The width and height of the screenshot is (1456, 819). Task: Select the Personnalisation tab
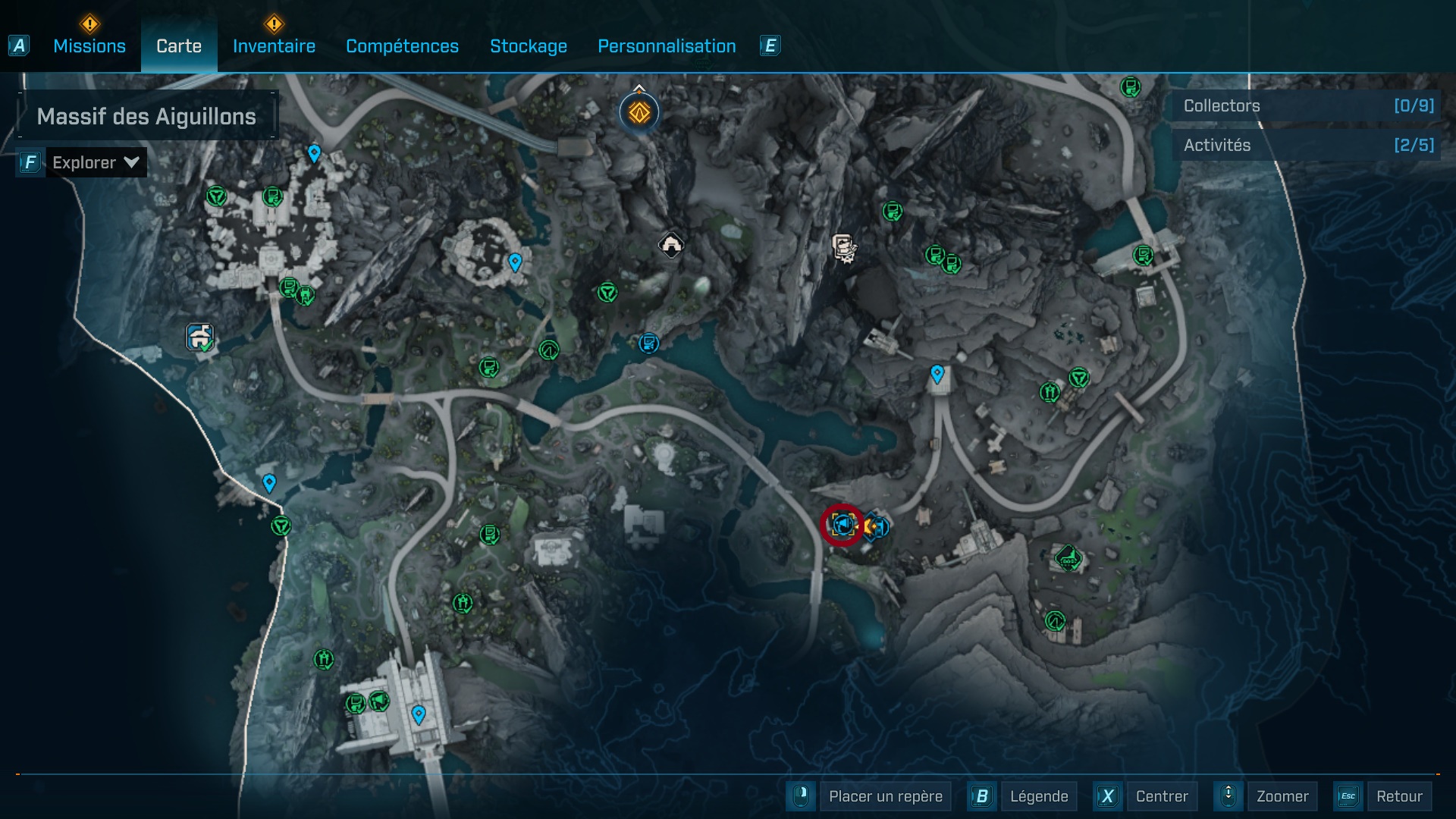667,46
